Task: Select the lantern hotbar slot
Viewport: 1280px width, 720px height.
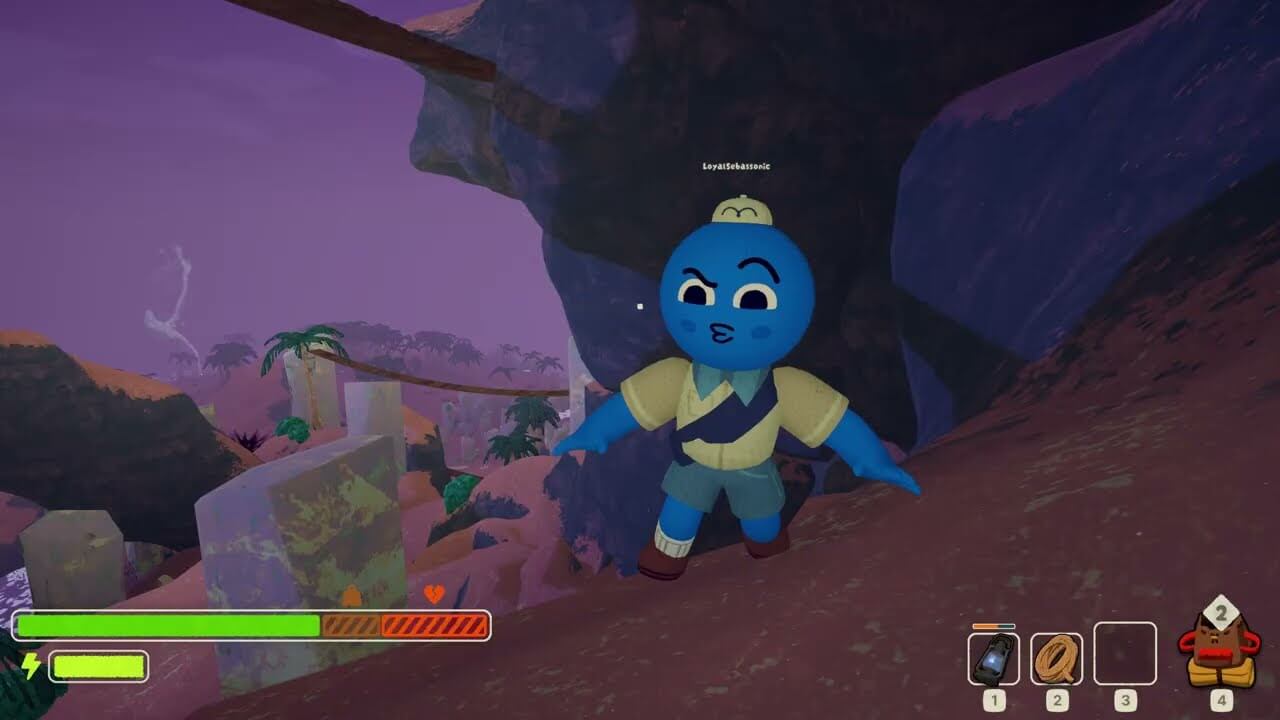Action: [993, 658]
